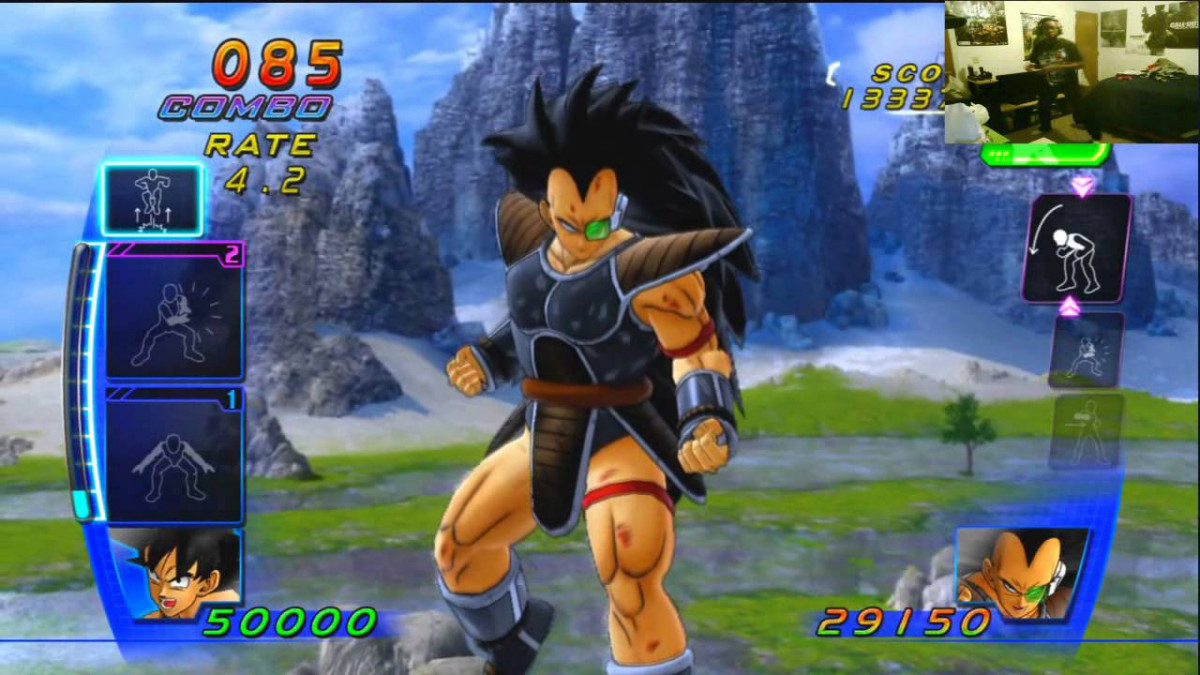The image size is (1200, 675).
Task: Choose the pose card numbered 2
Action: pyautogui.click(x=175, y=311)
